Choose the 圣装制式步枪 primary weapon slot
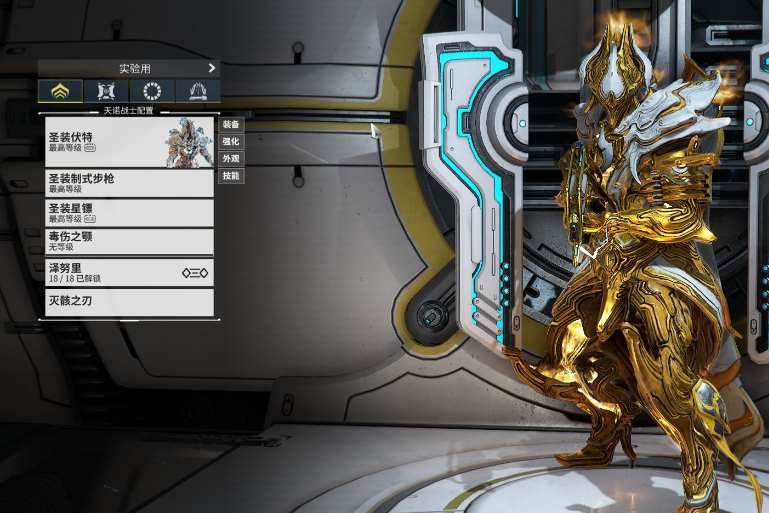769x513 pixels. click(x=130, y=182)
